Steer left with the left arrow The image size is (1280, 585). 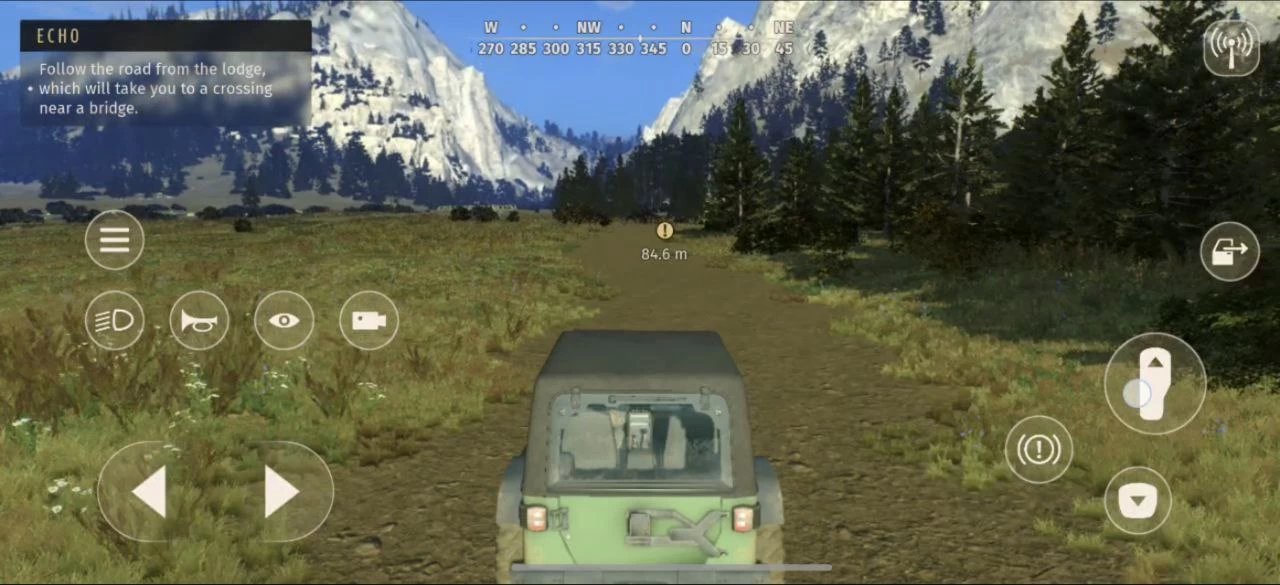point(150,492)
